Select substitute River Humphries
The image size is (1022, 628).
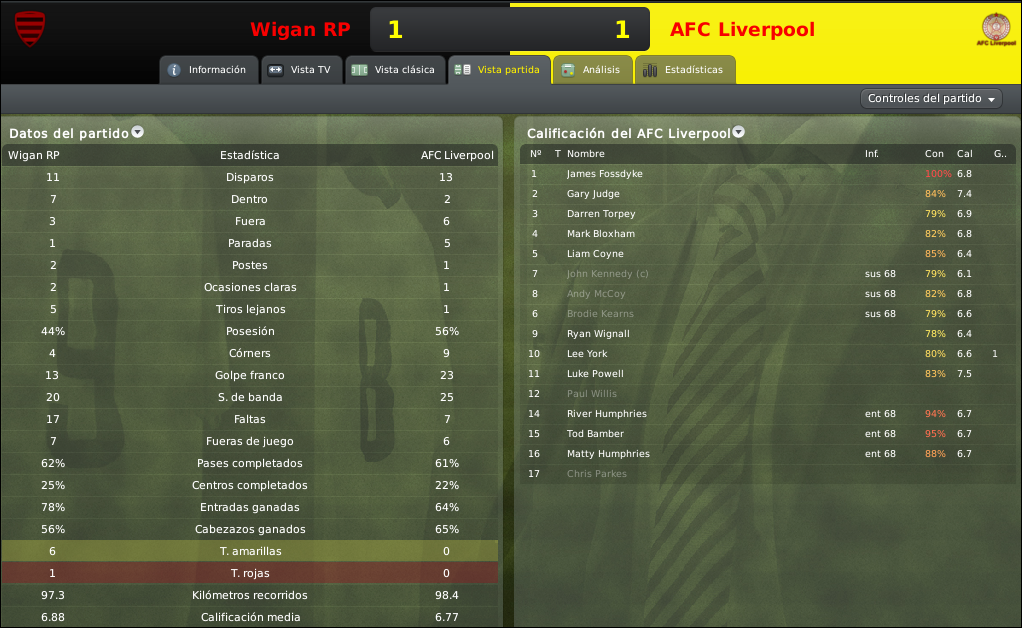[606, 414]
